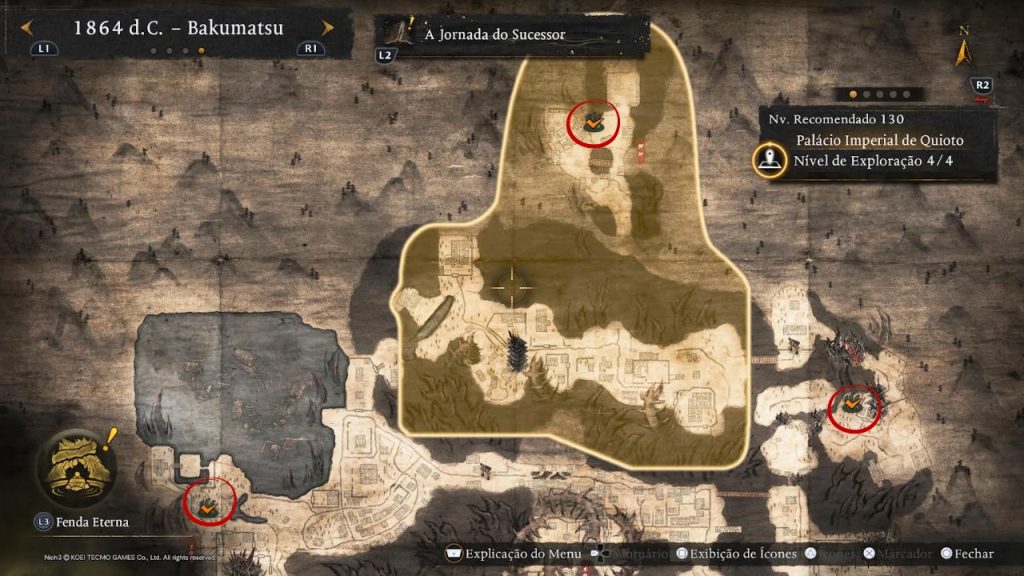Screen dimensions: 1024x576
Task: Select the Palácio Imperial de Quioto area panel
Action: 880,141
